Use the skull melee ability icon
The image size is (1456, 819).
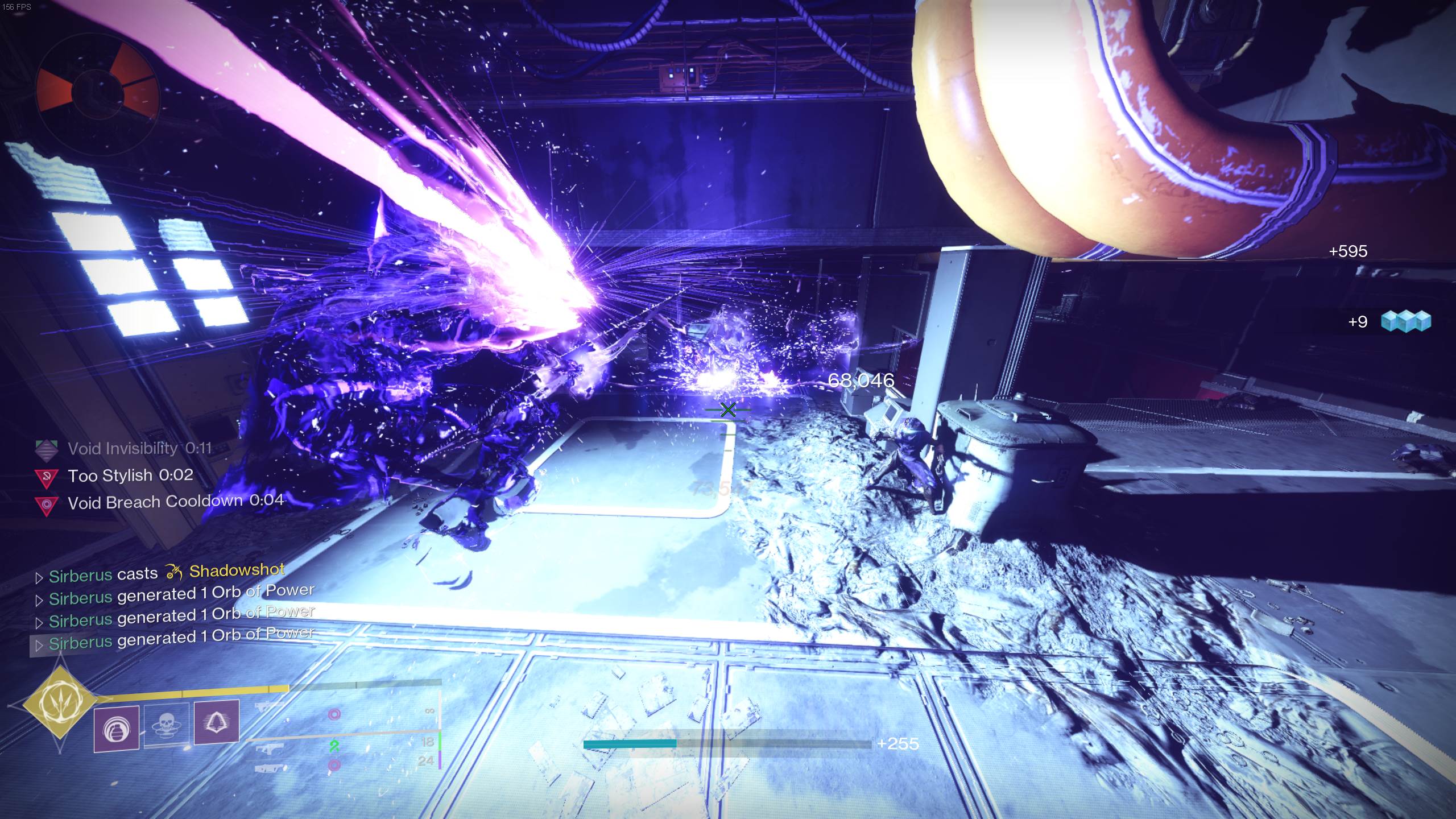click(x=166, y=725)
